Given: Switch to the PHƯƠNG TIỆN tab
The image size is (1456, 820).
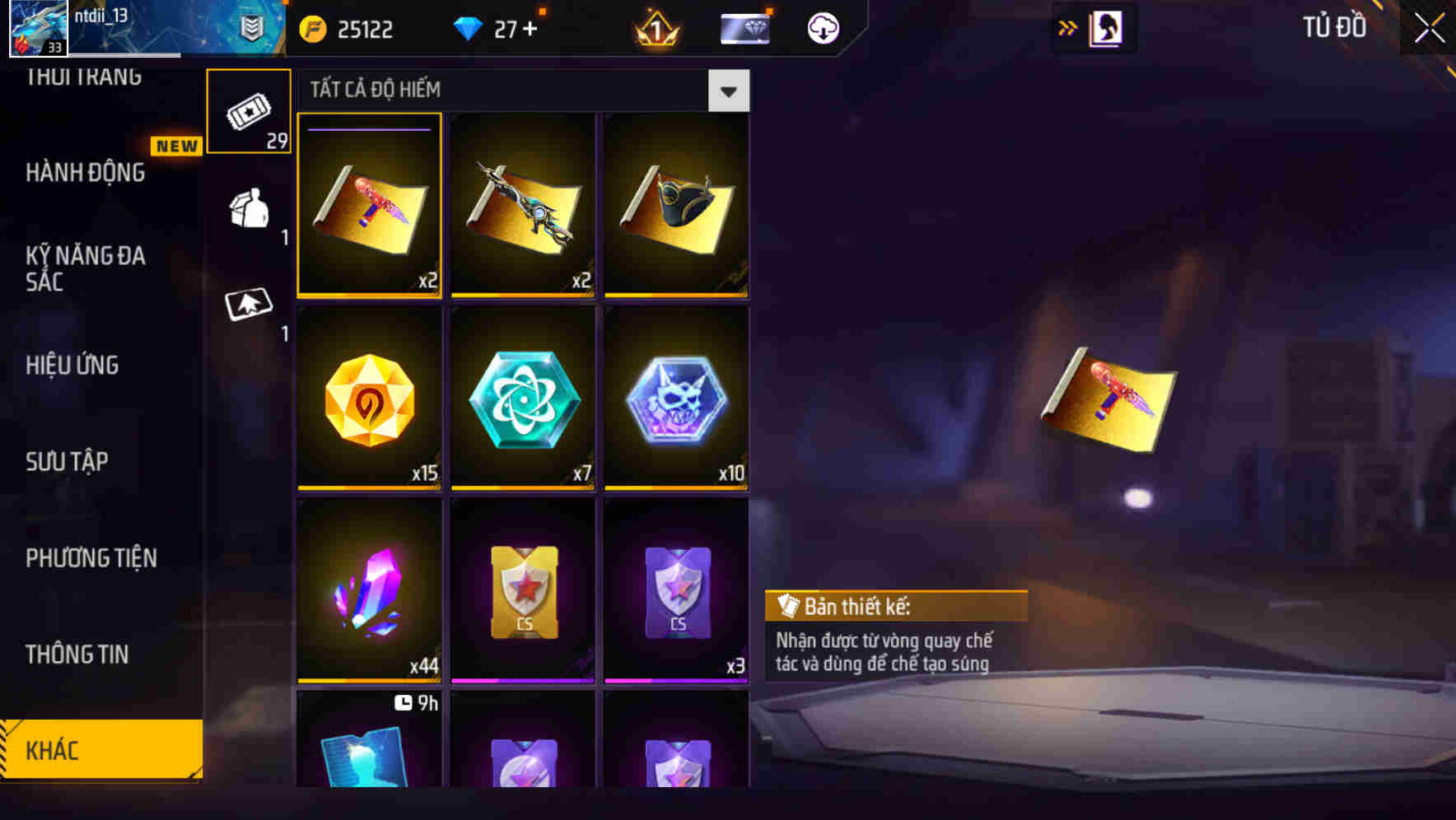Looking at the screenshot, I should pos(91,558).
